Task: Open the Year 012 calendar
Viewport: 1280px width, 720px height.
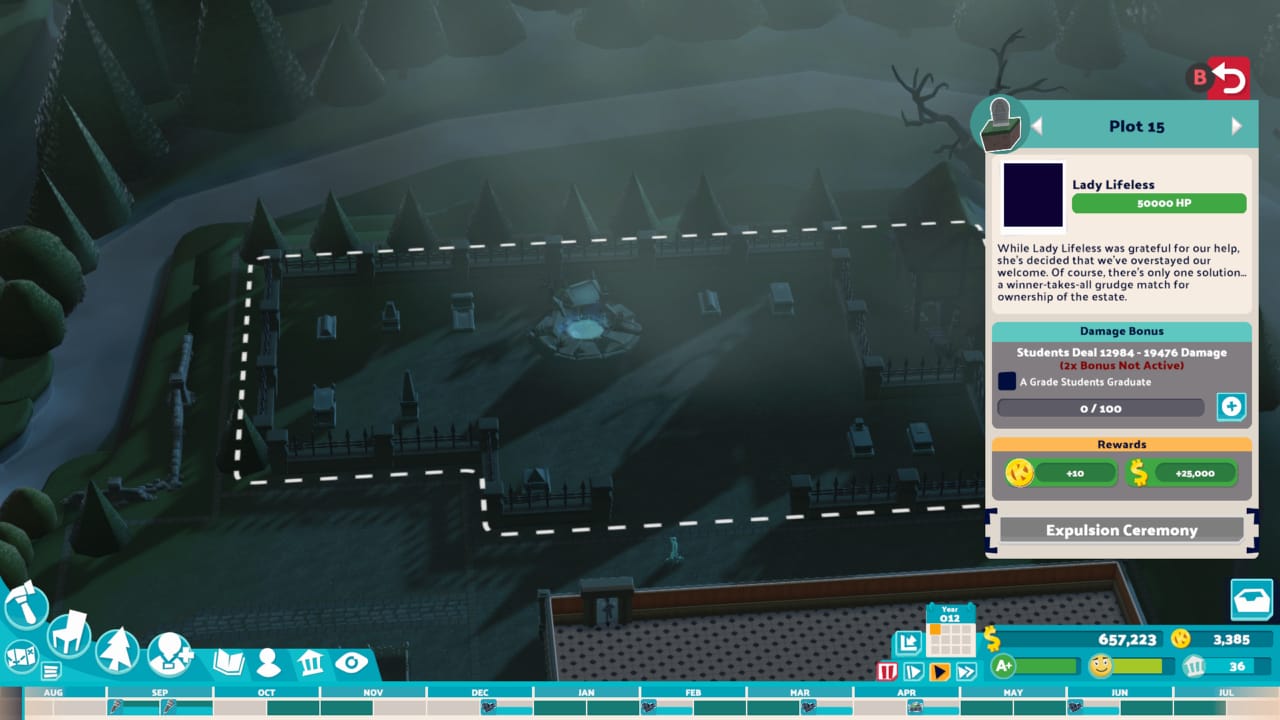Action: click(949, 630)
